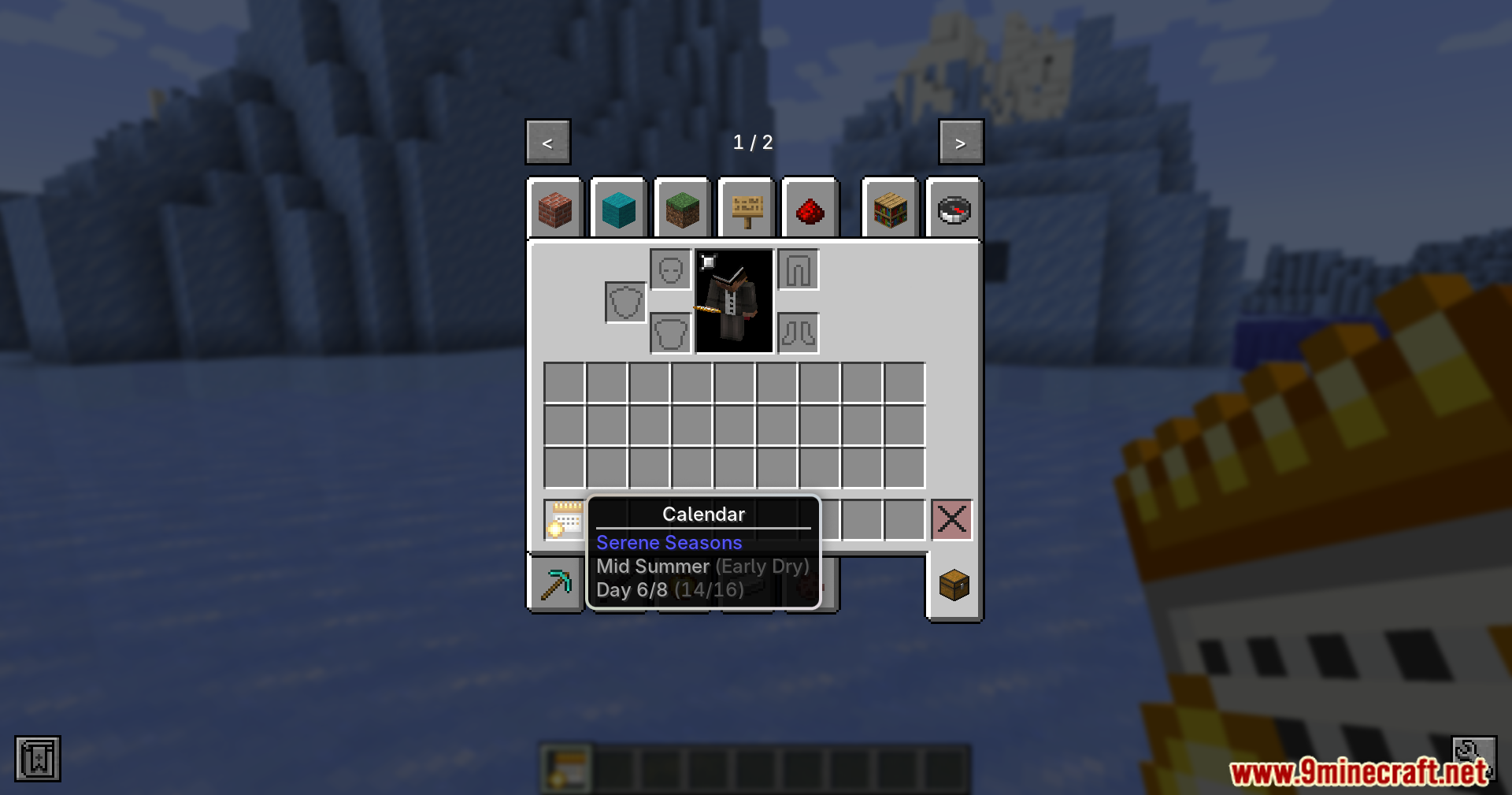Viewport: 1512px width, 795px height.
Task: Select the compass search tab
Action: click(x=953, y=209)
